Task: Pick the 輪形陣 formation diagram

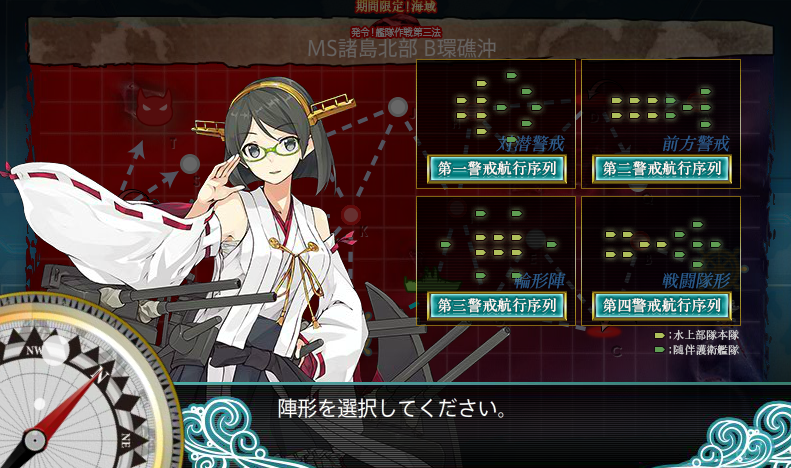Action: pos(496,241)
